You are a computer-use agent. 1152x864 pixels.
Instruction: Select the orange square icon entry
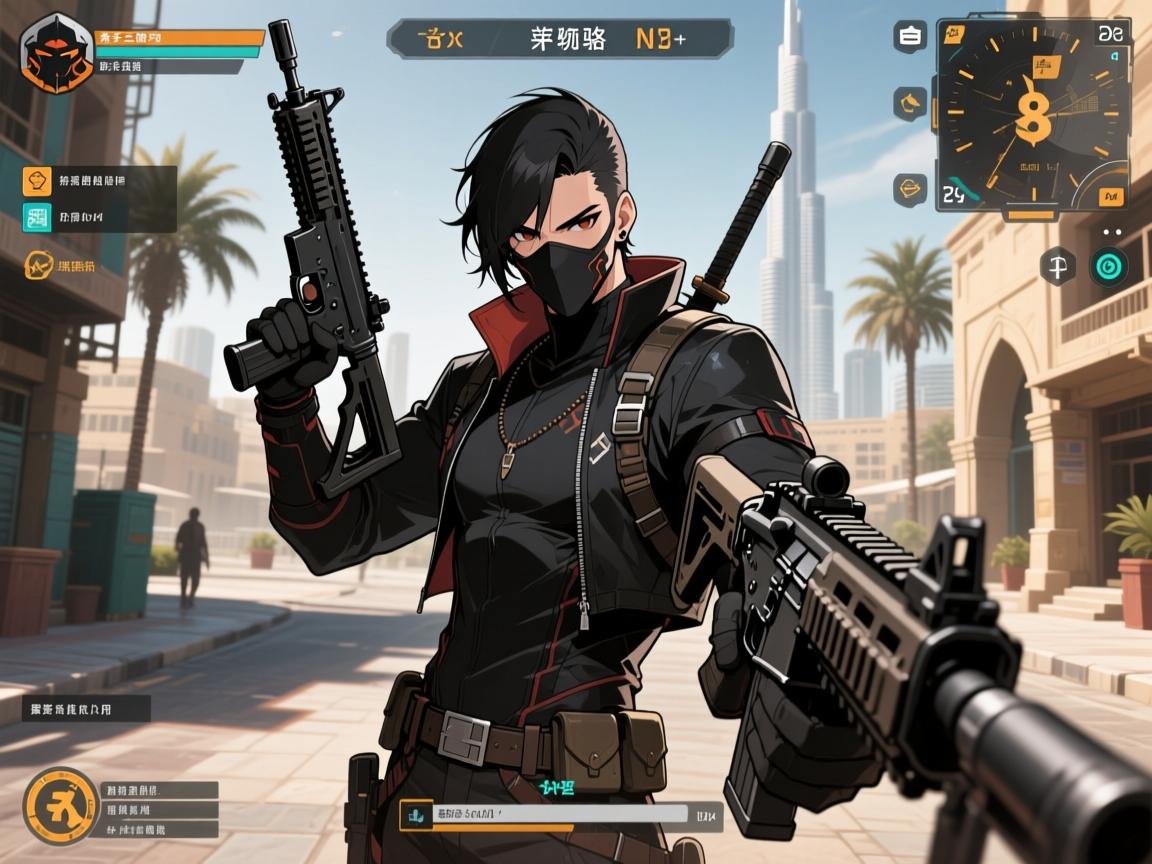click(37, 182)
